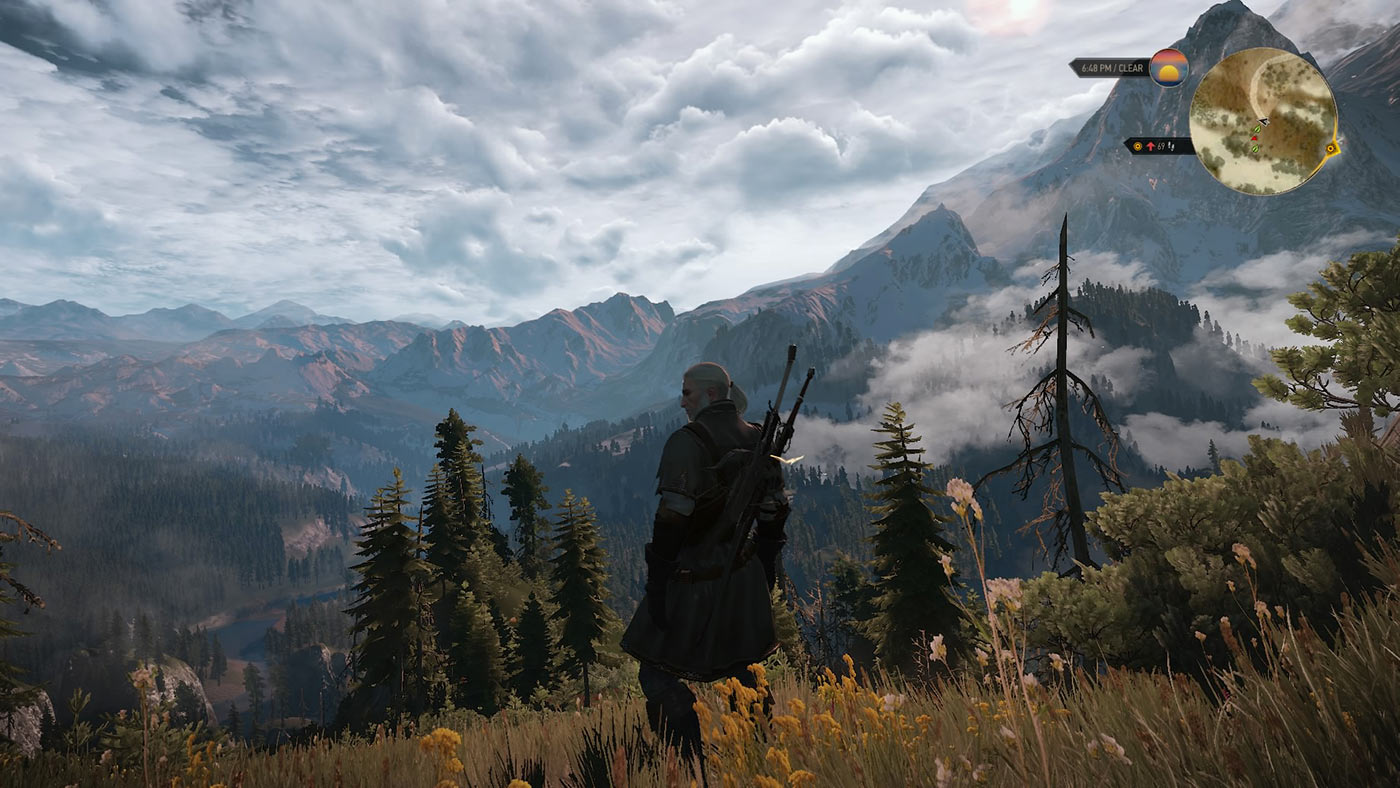Click the sunset time-of-day icon
The height and width of the screenshot is (788, 1400).
1168,67
